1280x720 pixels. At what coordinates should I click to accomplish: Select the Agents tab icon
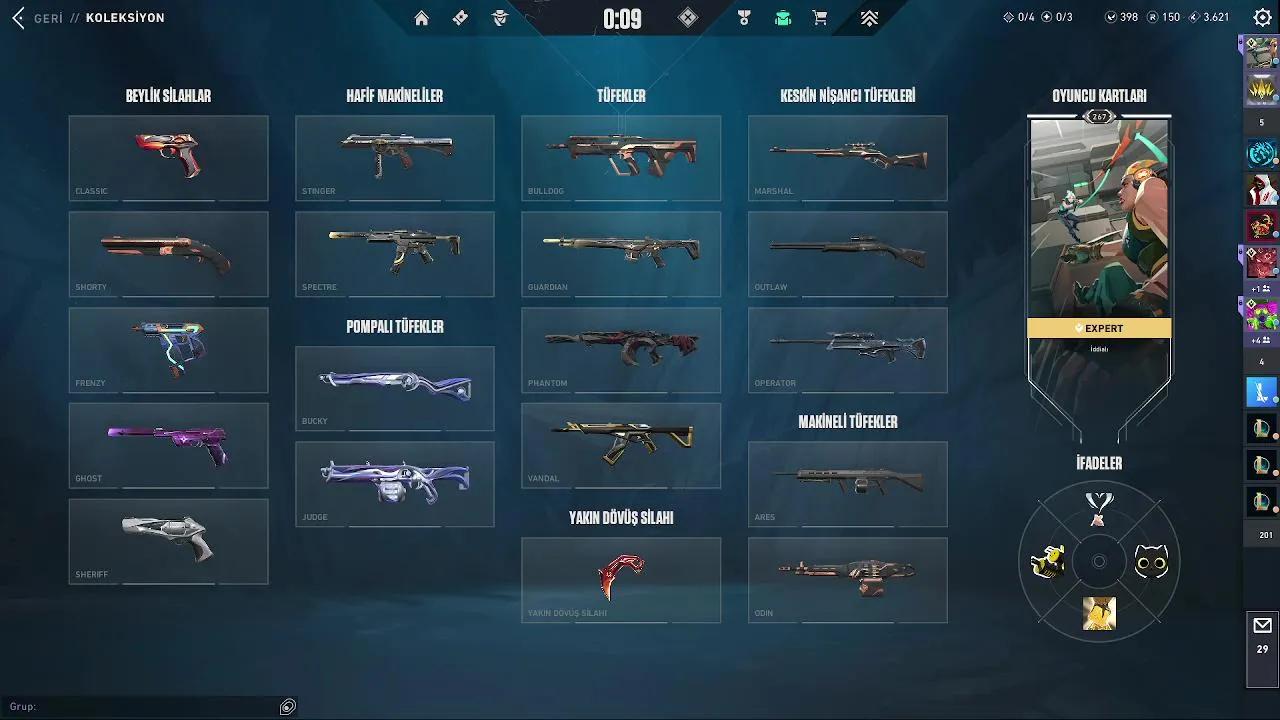point(499,18)
